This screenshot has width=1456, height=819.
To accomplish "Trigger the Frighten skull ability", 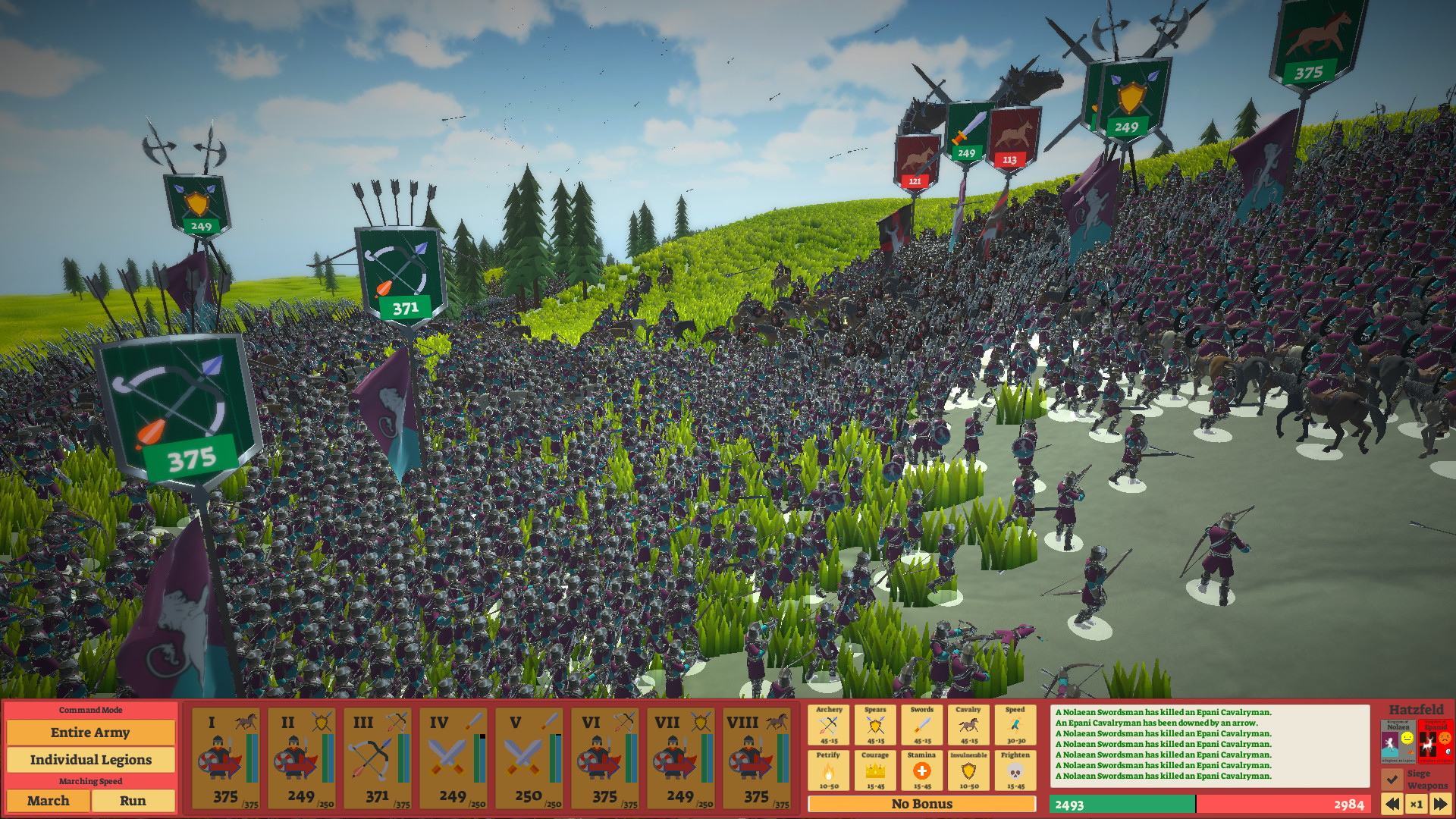I will (1015, 772).
